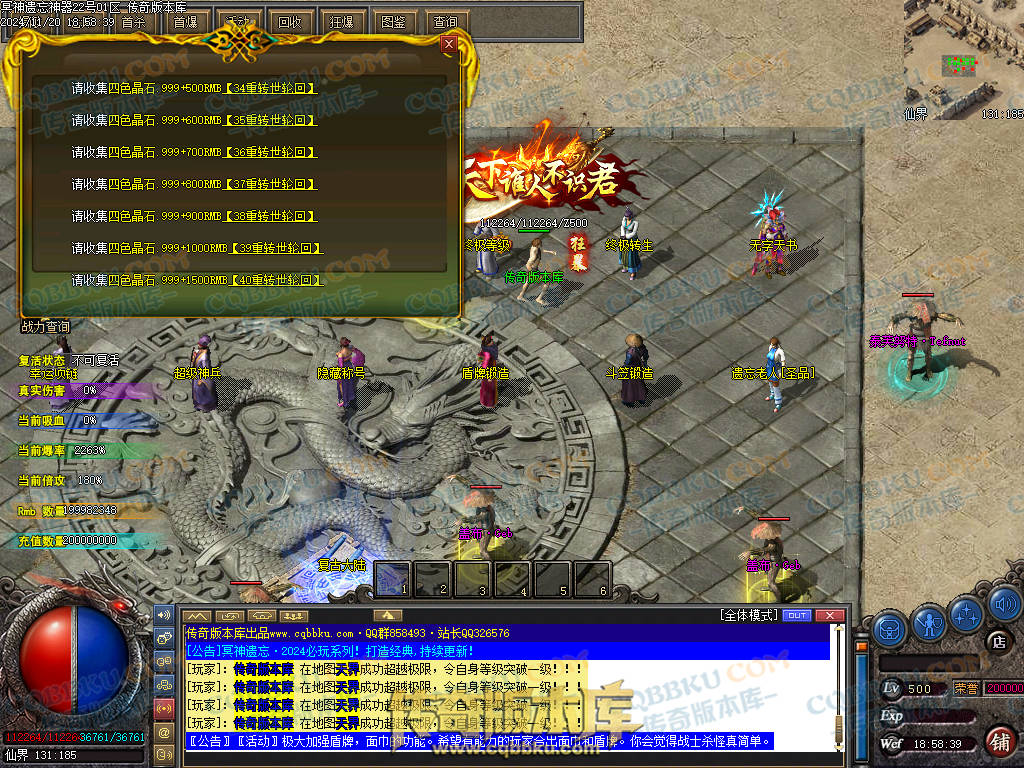Open the 首爆 top menu button

pos(185,21)
